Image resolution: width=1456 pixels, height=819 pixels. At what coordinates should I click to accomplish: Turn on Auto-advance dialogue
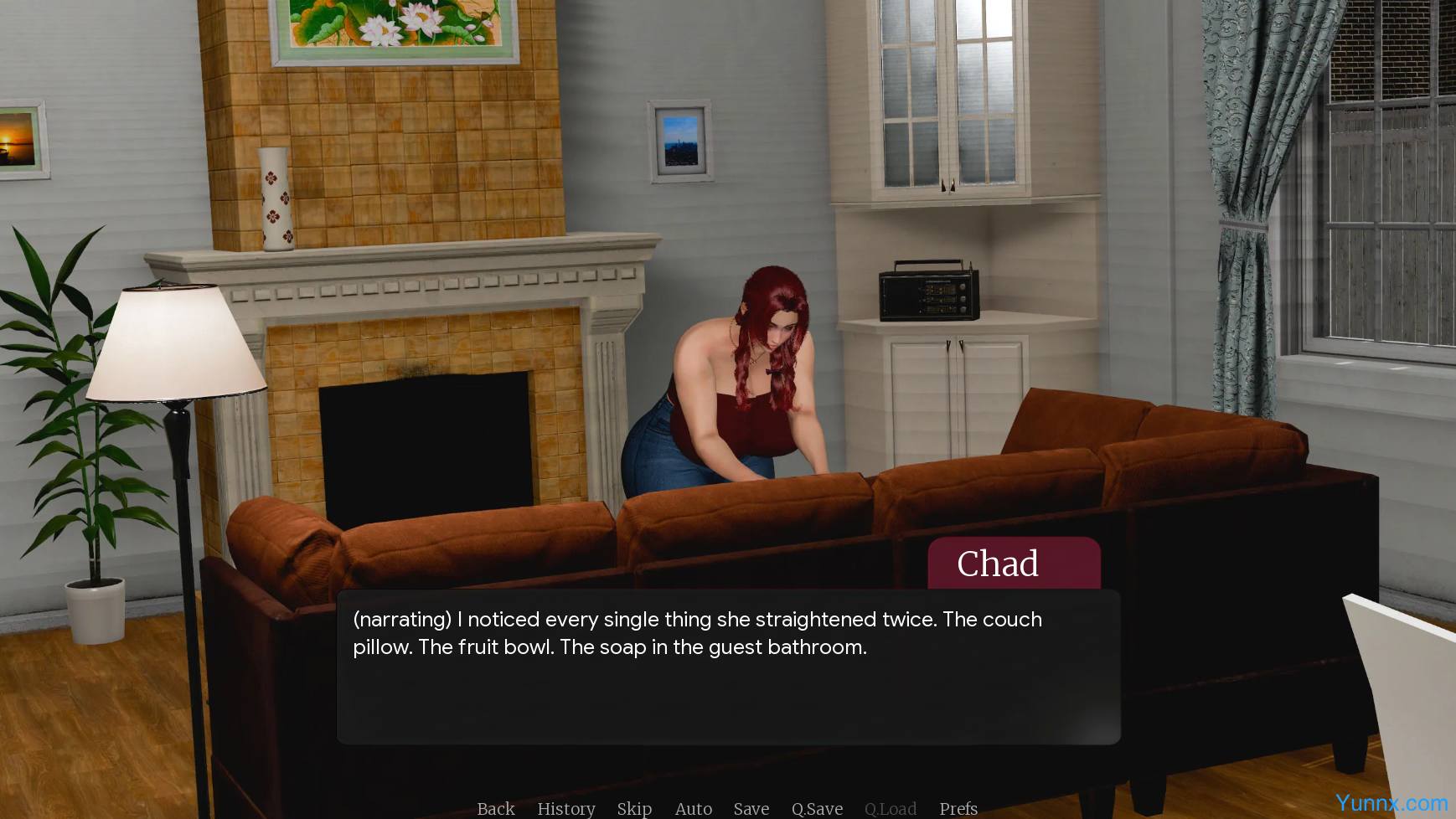tap(694, 808)
